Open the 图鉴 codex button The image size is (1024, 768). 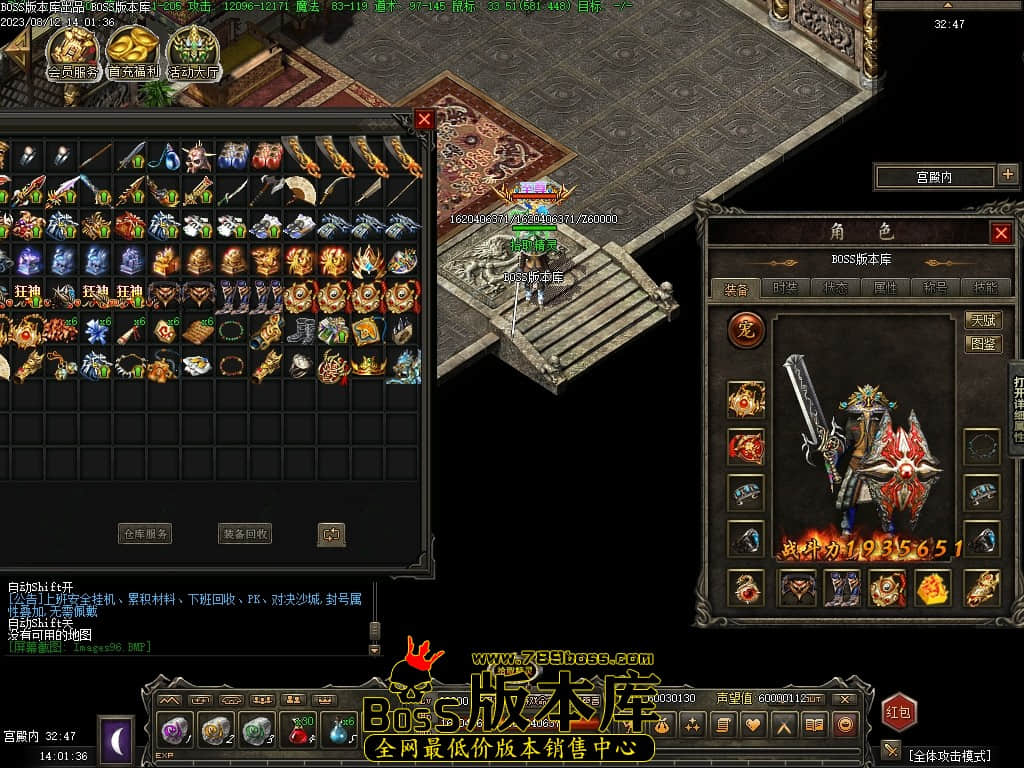(x=984, y=344)
